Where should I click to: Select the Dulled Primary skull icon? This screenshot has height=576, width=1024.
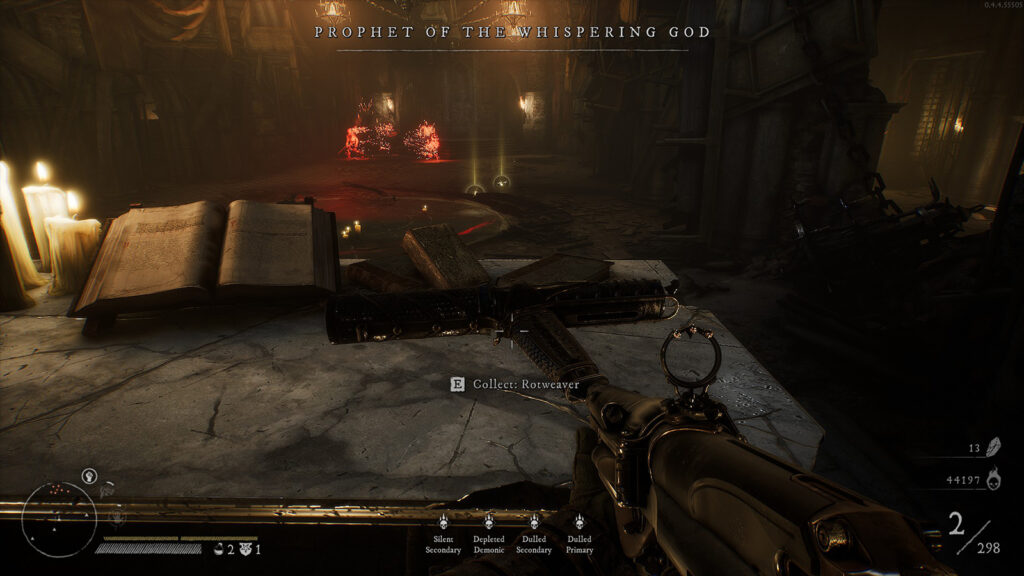coord(579,522)
